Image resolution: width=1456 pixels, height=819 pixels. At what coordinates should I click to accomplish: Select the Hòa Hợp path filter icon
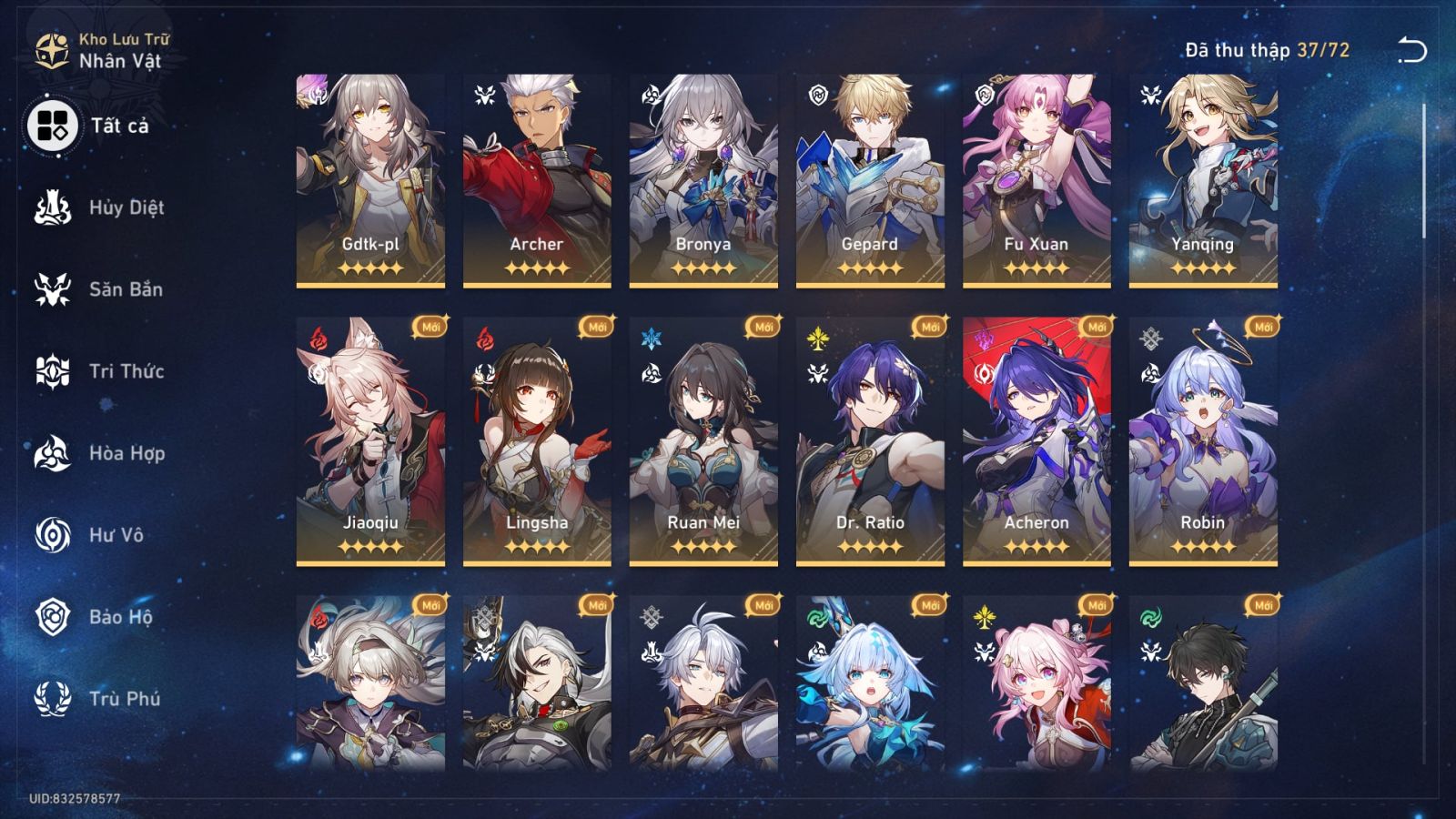point(51,453)
